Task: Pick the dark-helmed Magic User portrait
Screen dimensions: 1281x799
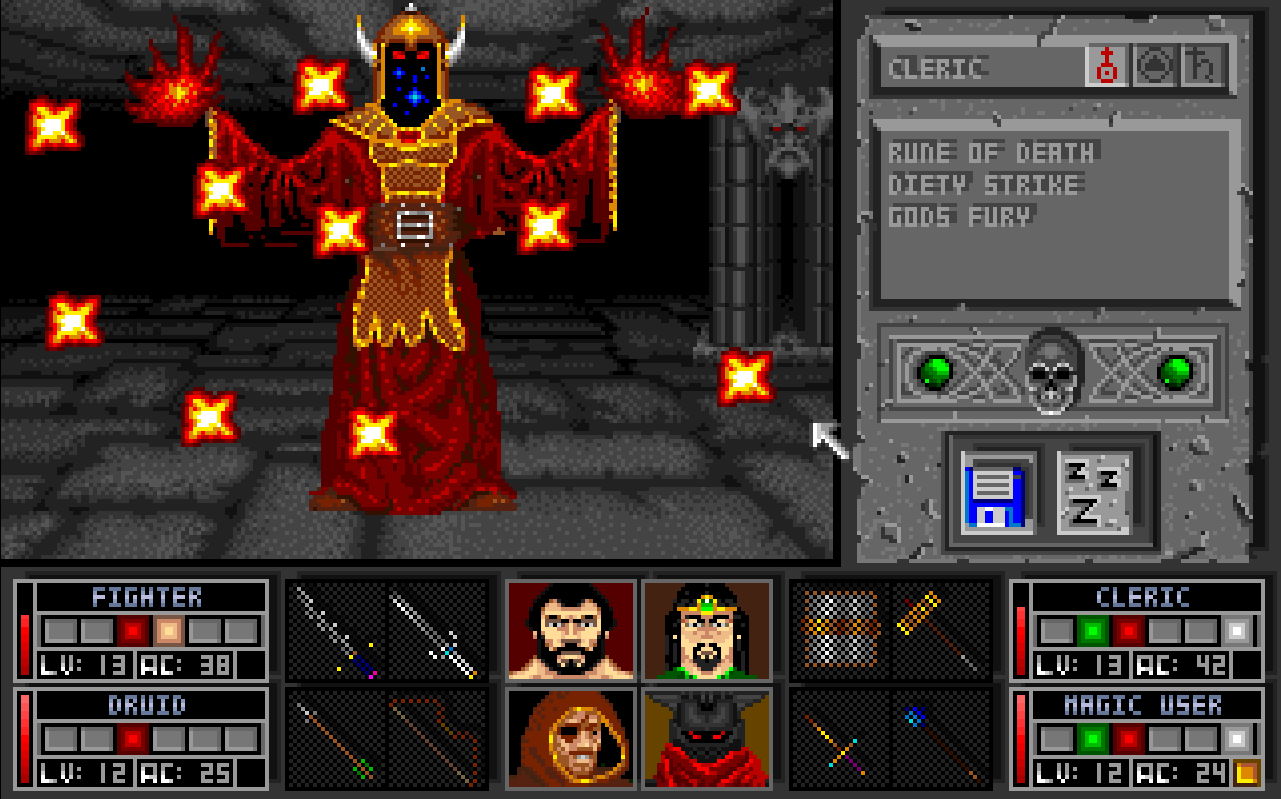Action: pos(707,737)
